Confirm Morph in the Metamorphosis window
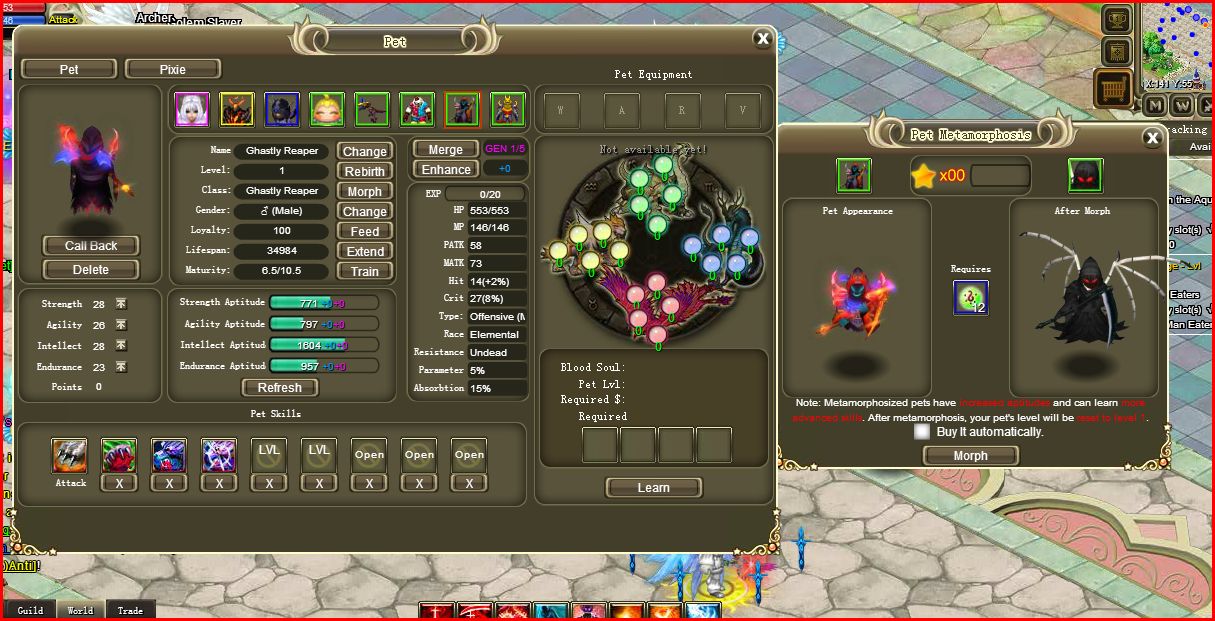This screenshot has width=1215, height=621. (x=970, y=455)
